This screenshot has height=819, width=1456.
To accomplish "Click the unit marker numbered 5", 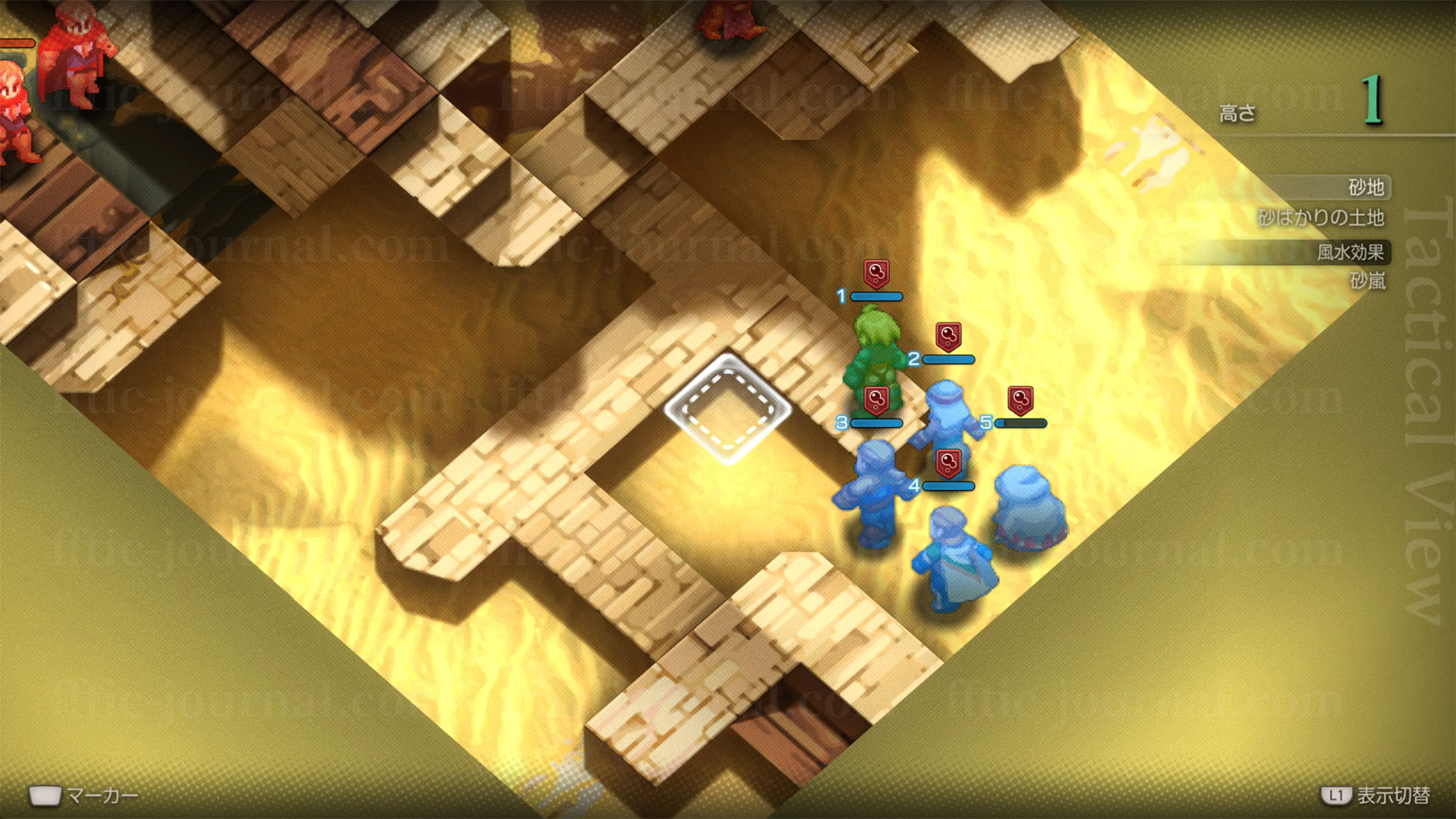I will 1020,400.
